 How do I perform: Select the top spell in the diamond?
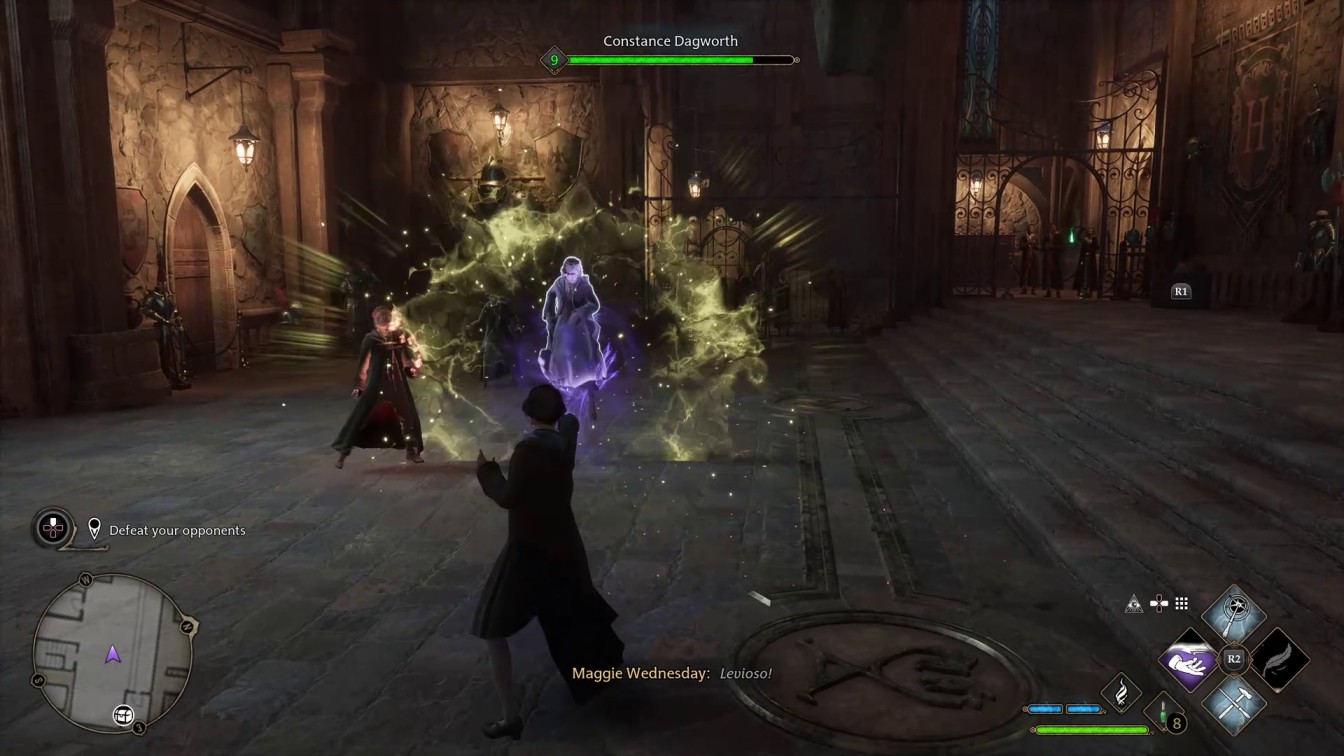click(1236, 612)
